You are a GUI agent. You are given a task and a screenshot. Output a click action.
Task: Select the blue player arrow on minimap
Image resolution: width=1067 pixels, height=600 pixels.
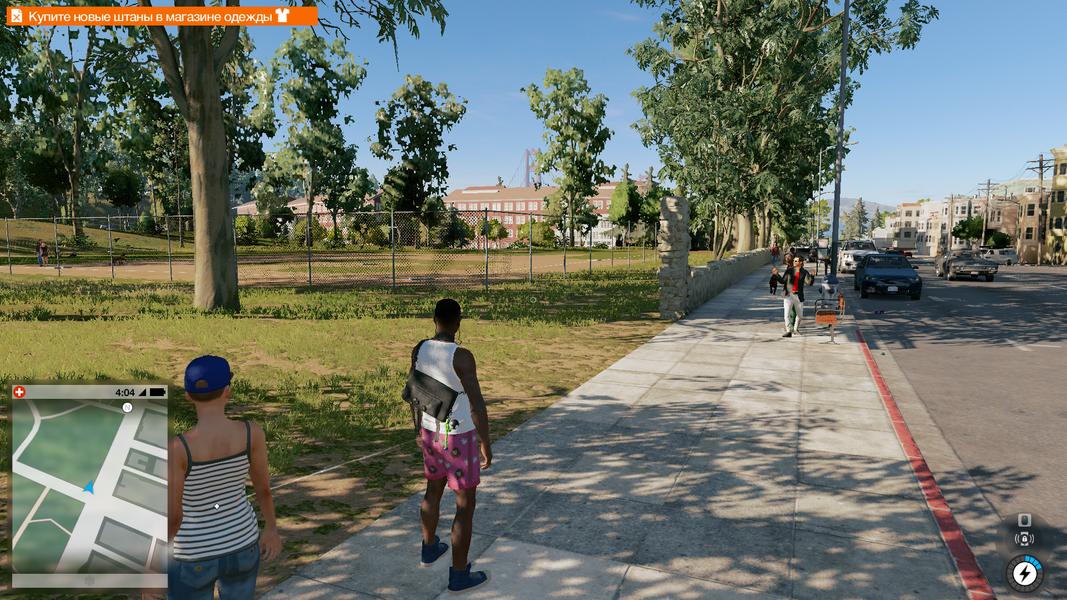point(89,487)
